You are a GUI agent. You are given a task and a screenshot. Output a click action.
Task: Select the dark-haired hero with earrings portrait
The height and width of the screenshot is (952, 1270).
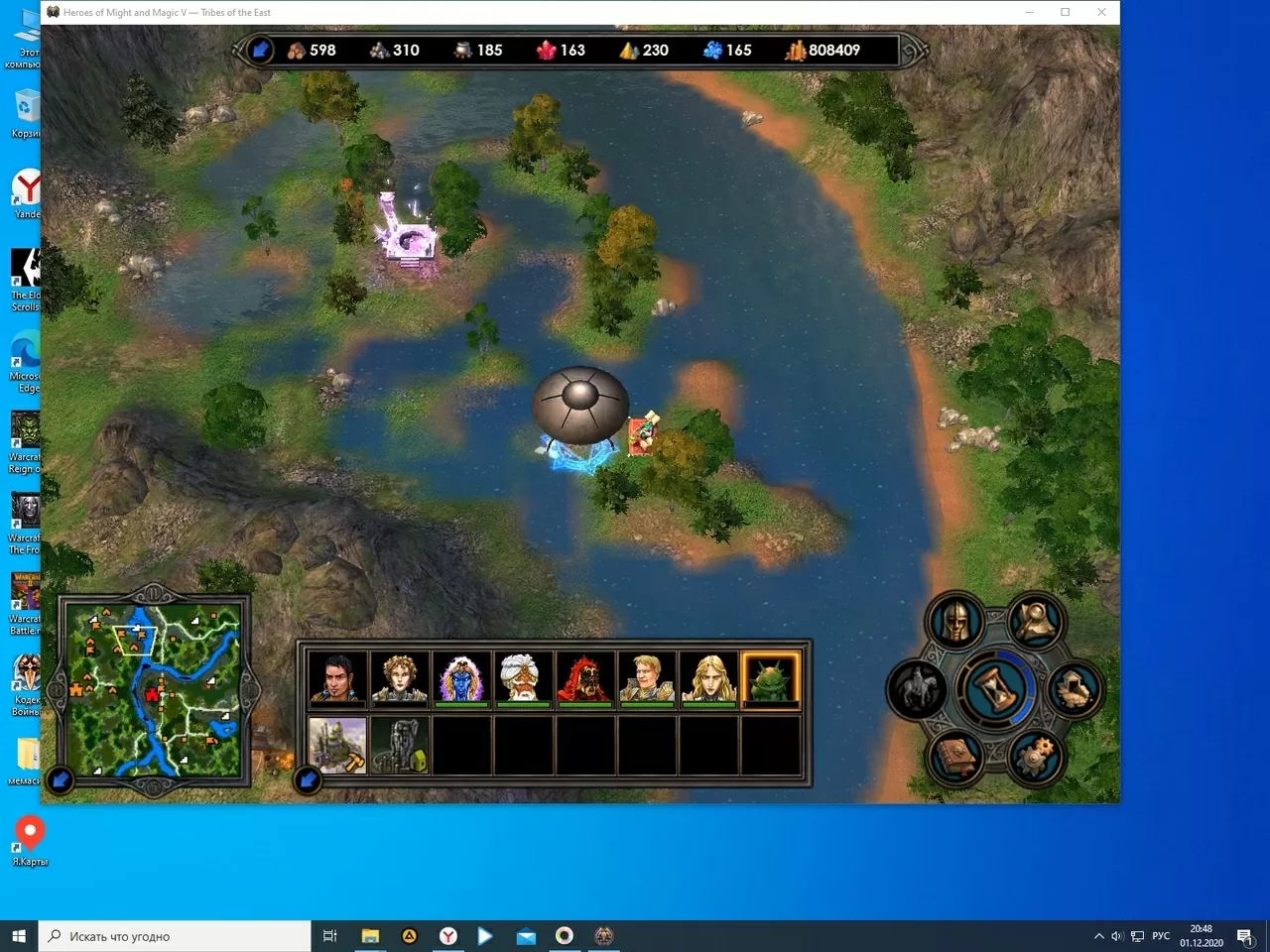click(337, 678)
